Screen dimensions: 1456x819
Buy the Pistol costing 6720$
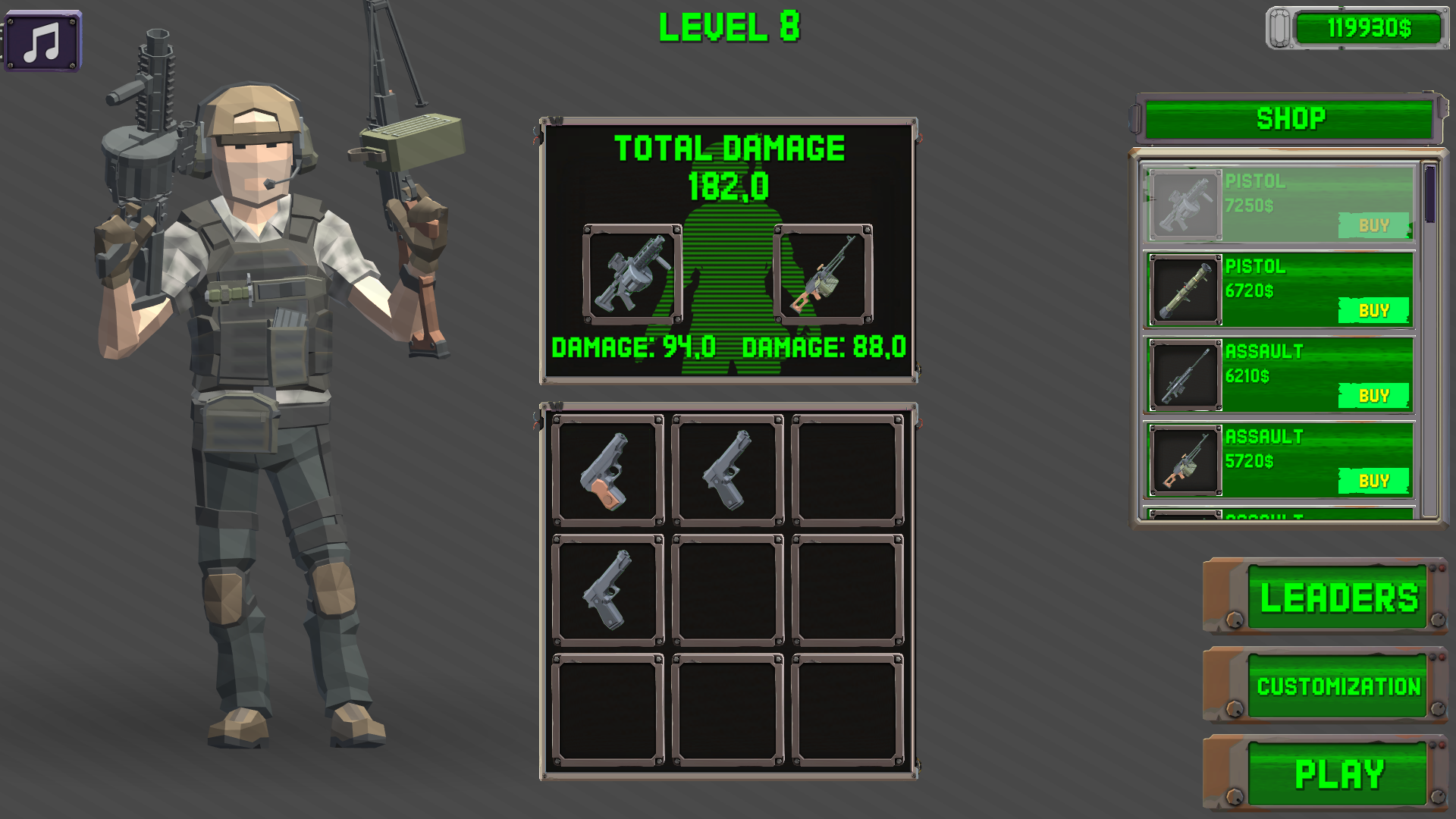[1374, 310]
